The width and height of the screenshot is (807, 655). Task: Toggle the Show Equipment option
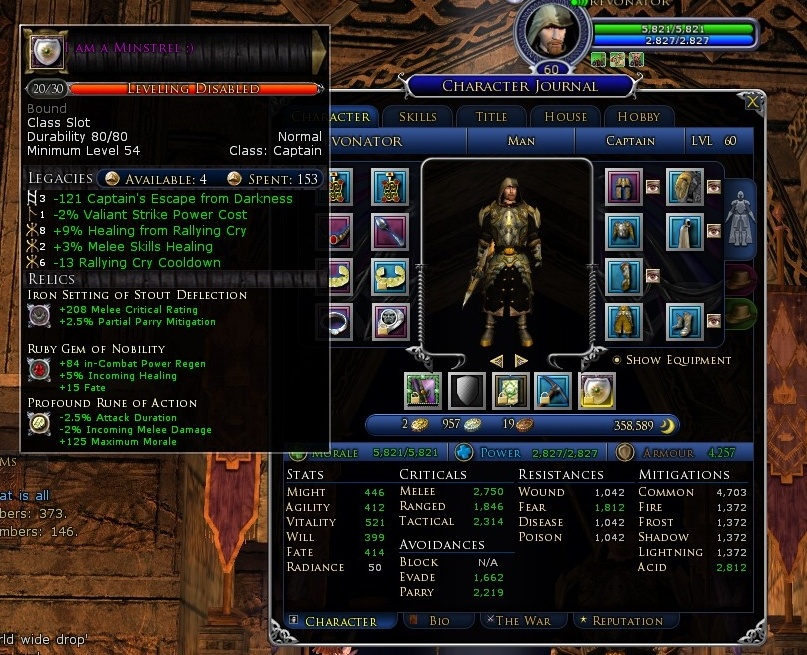click(616, 360)
